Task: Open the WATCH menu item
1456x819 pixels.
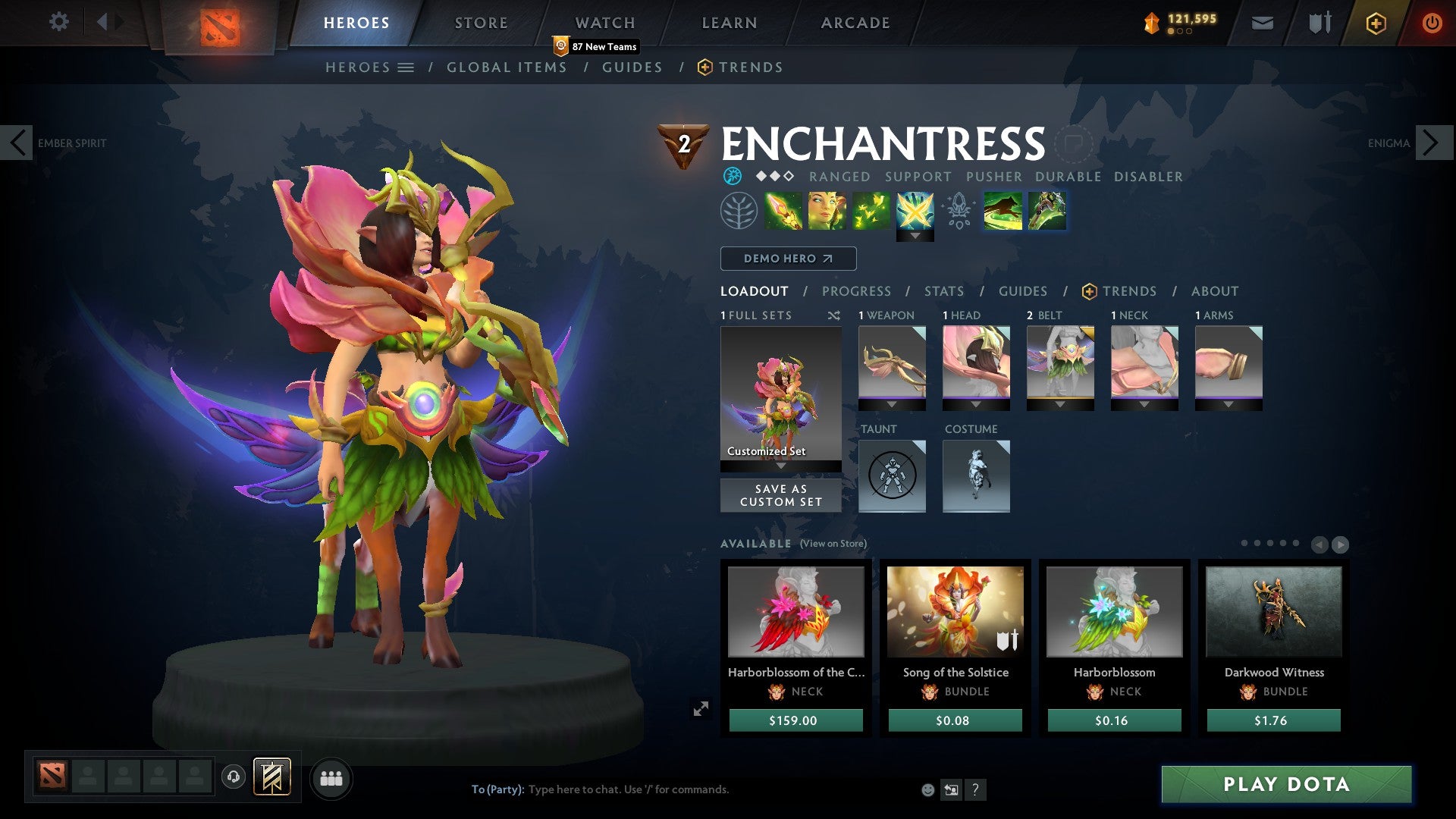Action: point(605,23)
